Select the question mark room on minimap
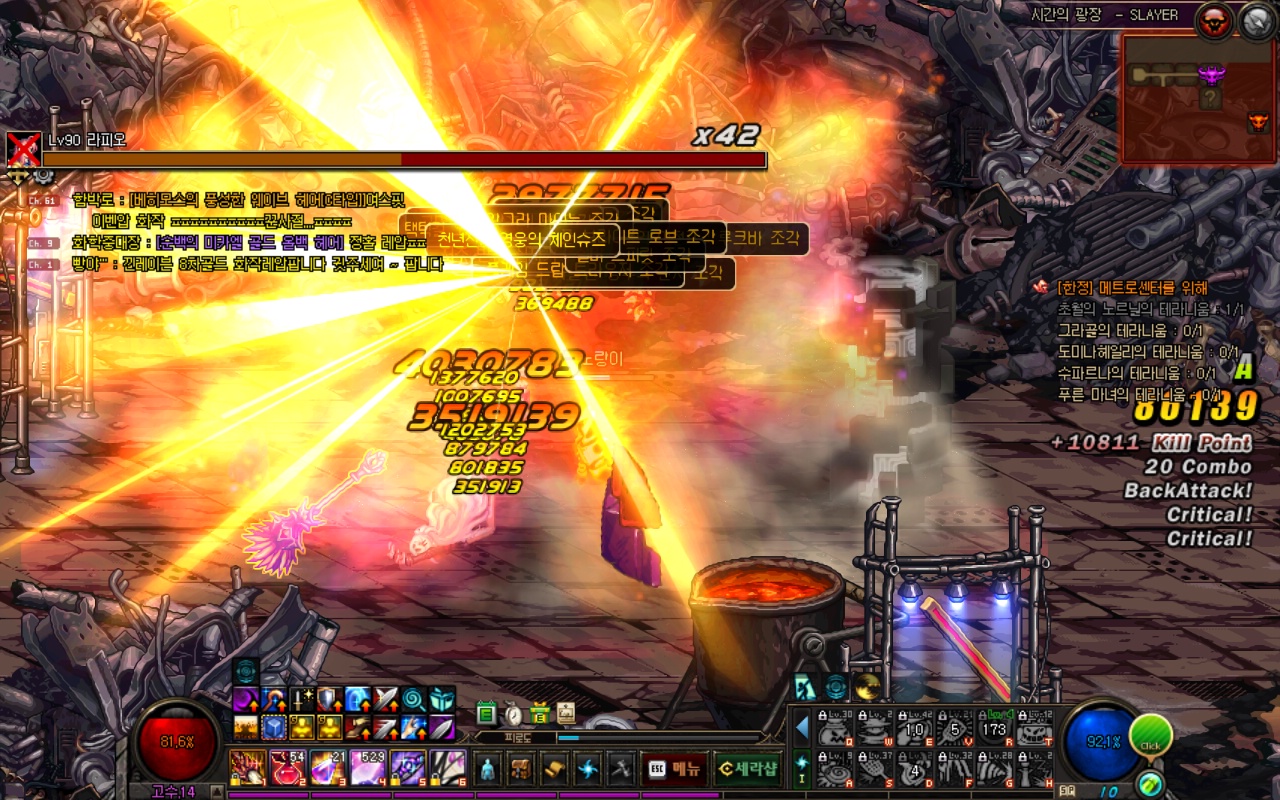The image size is (1280, 800). (1210, 98)
